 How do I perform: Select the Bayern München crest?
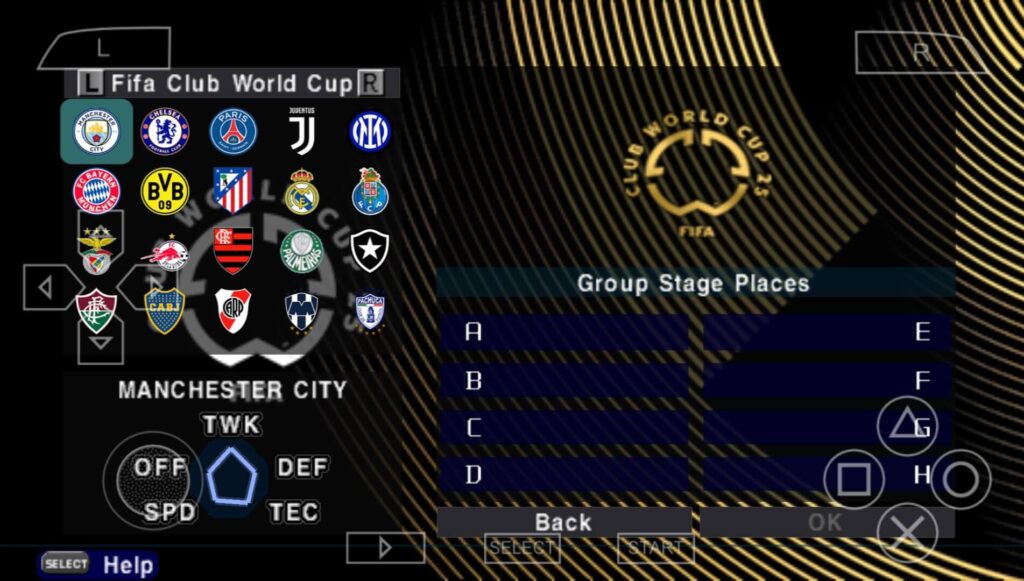(x=97, y=191)
